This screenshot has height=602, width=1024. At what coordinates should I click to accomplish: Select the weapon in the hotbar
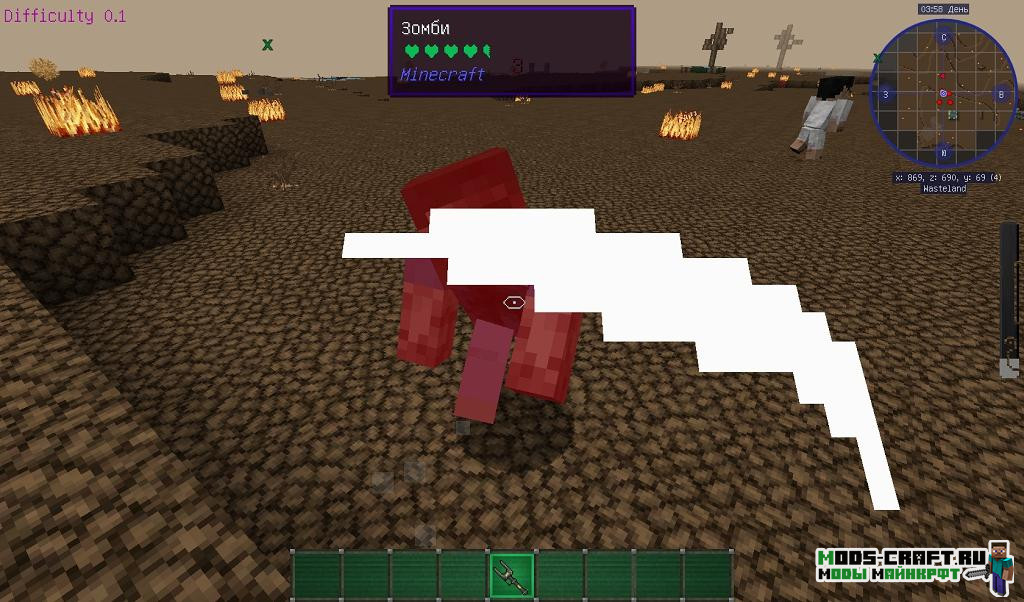511,576
